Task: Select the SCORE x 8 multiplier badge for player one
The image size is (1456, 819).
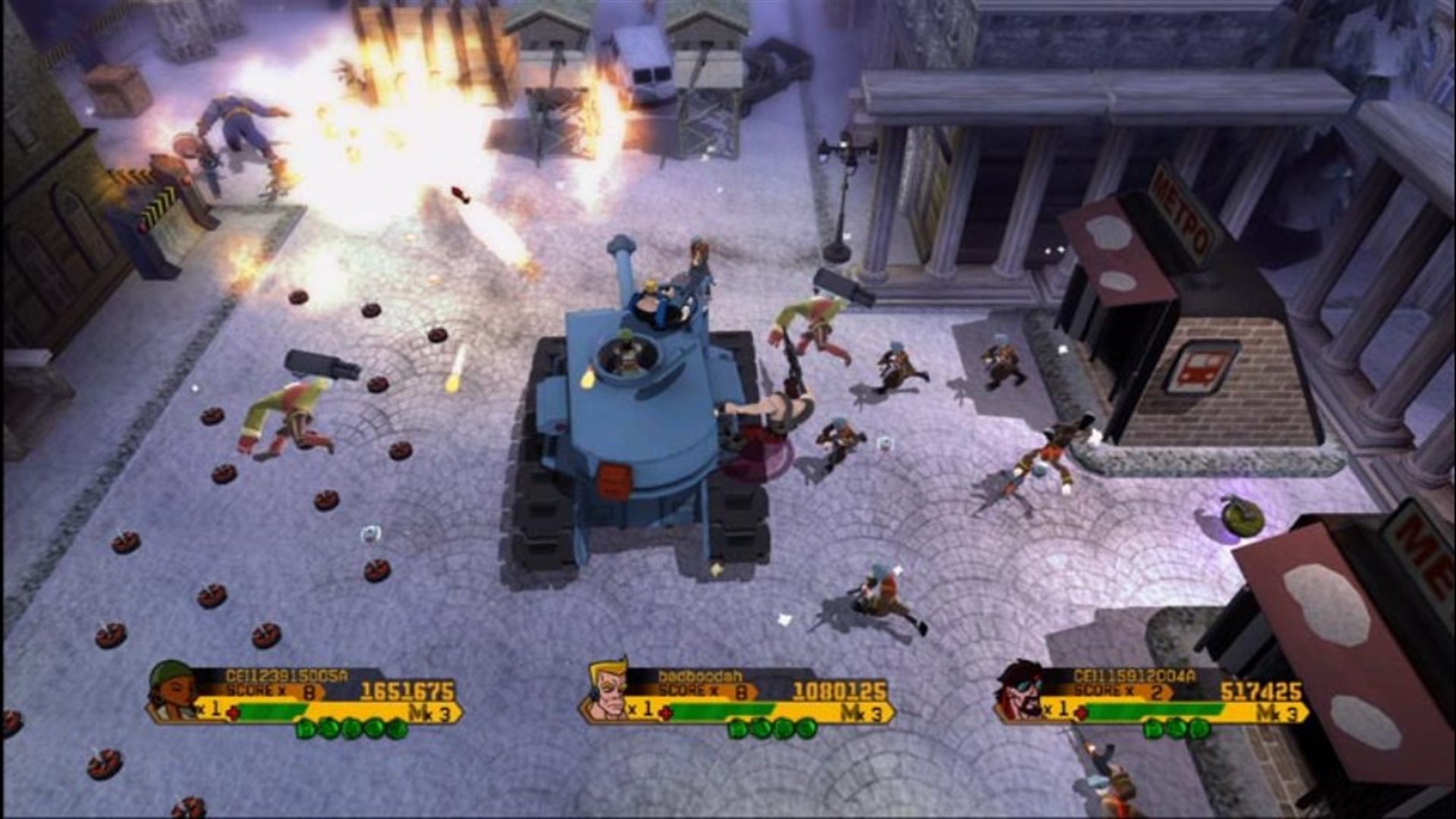Action: tap(273, 691)
